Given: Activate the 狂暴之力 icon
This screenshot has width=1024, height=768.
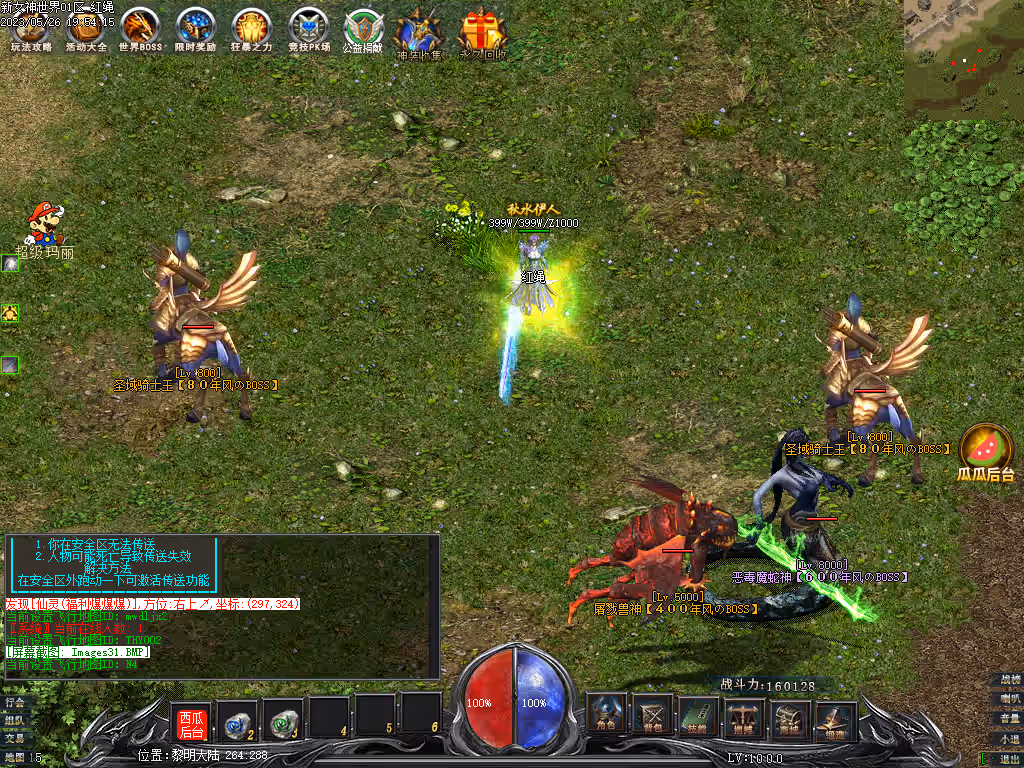Looking at the screenshot, I should (x=251, y=29).
